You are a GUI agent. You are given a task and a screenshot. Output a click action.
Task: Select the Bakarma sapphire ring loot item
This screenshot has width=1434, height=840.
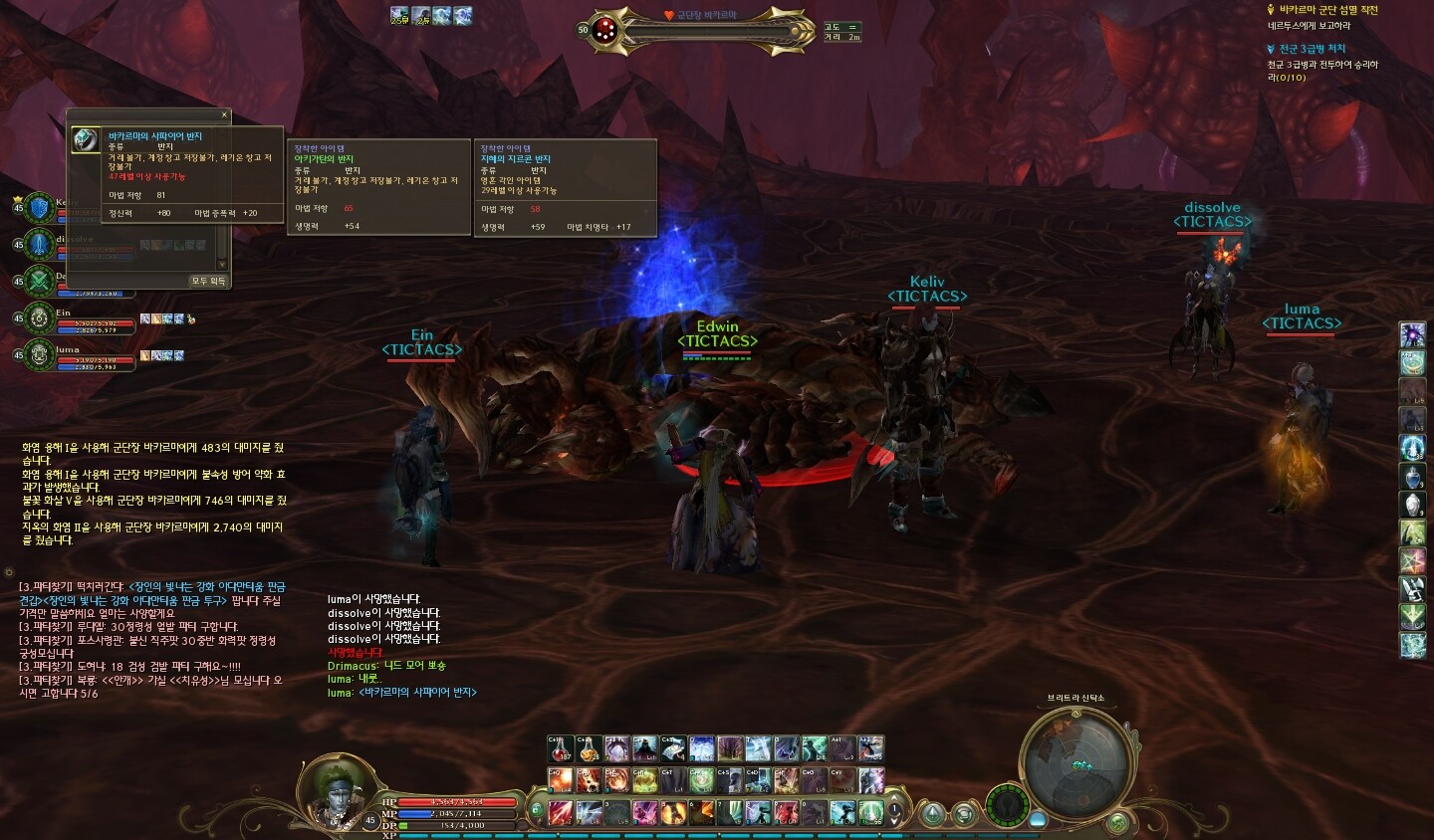coord(86,139)
